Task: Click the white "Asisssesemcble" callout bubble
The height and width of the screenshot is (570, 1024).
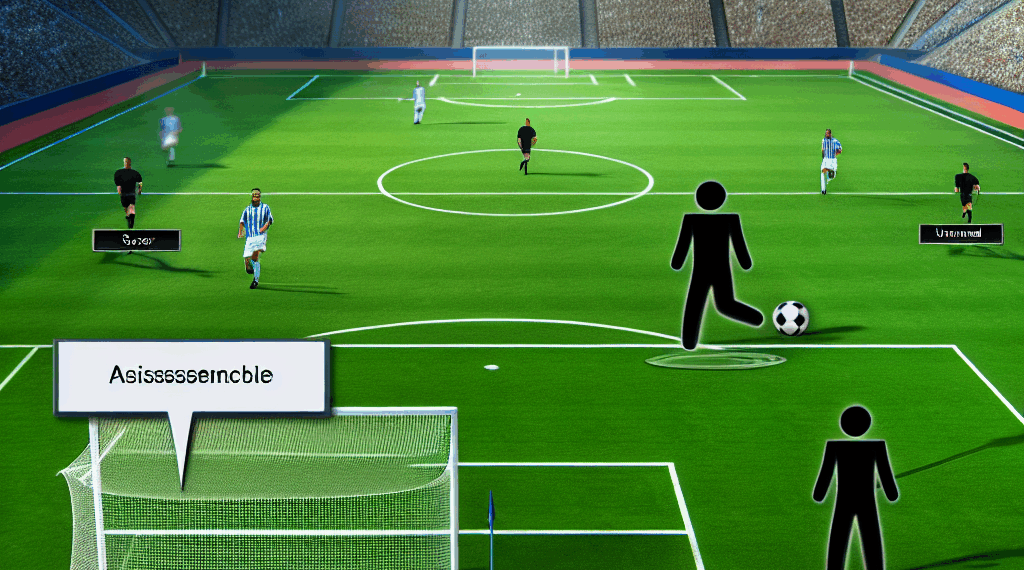Action: tap(193, 376)
